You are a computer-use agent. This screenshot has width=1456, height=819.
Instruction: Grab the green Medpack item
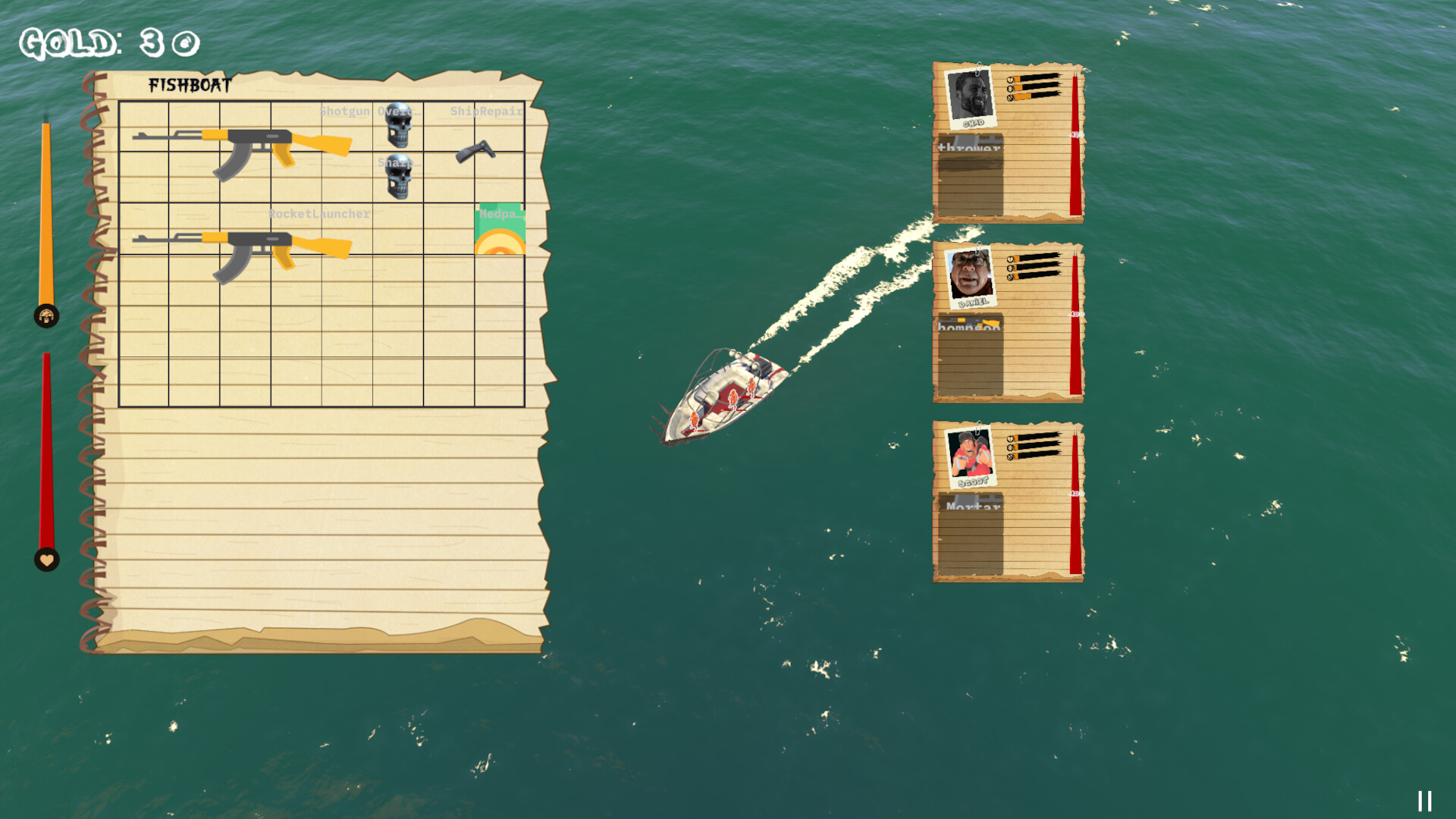pyautogui.click(x=502, y=227)
